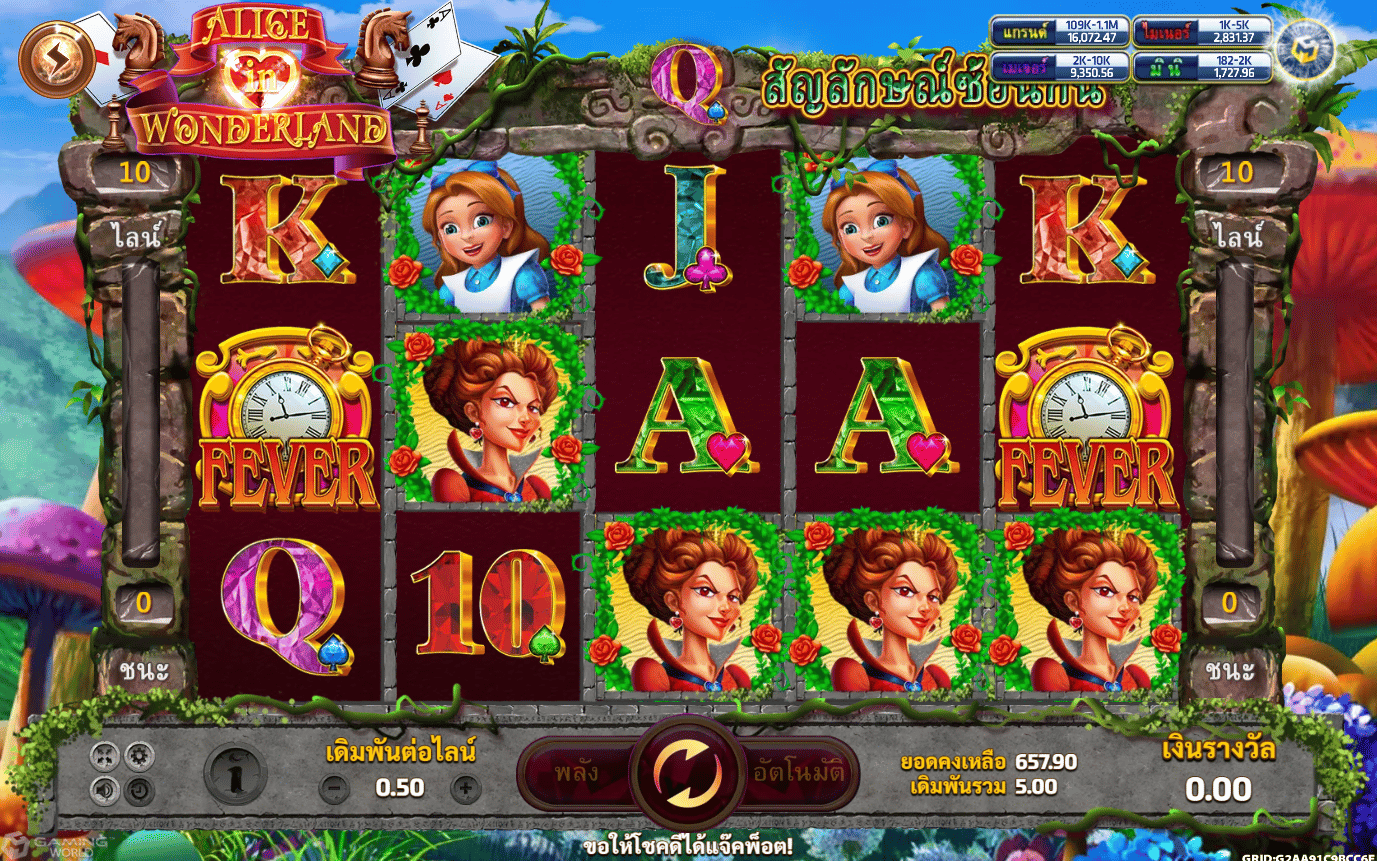Select the เมเจอร์ major jackpot panel
This screenshot has height=861, width=1377.
[x=1058, y=67]
